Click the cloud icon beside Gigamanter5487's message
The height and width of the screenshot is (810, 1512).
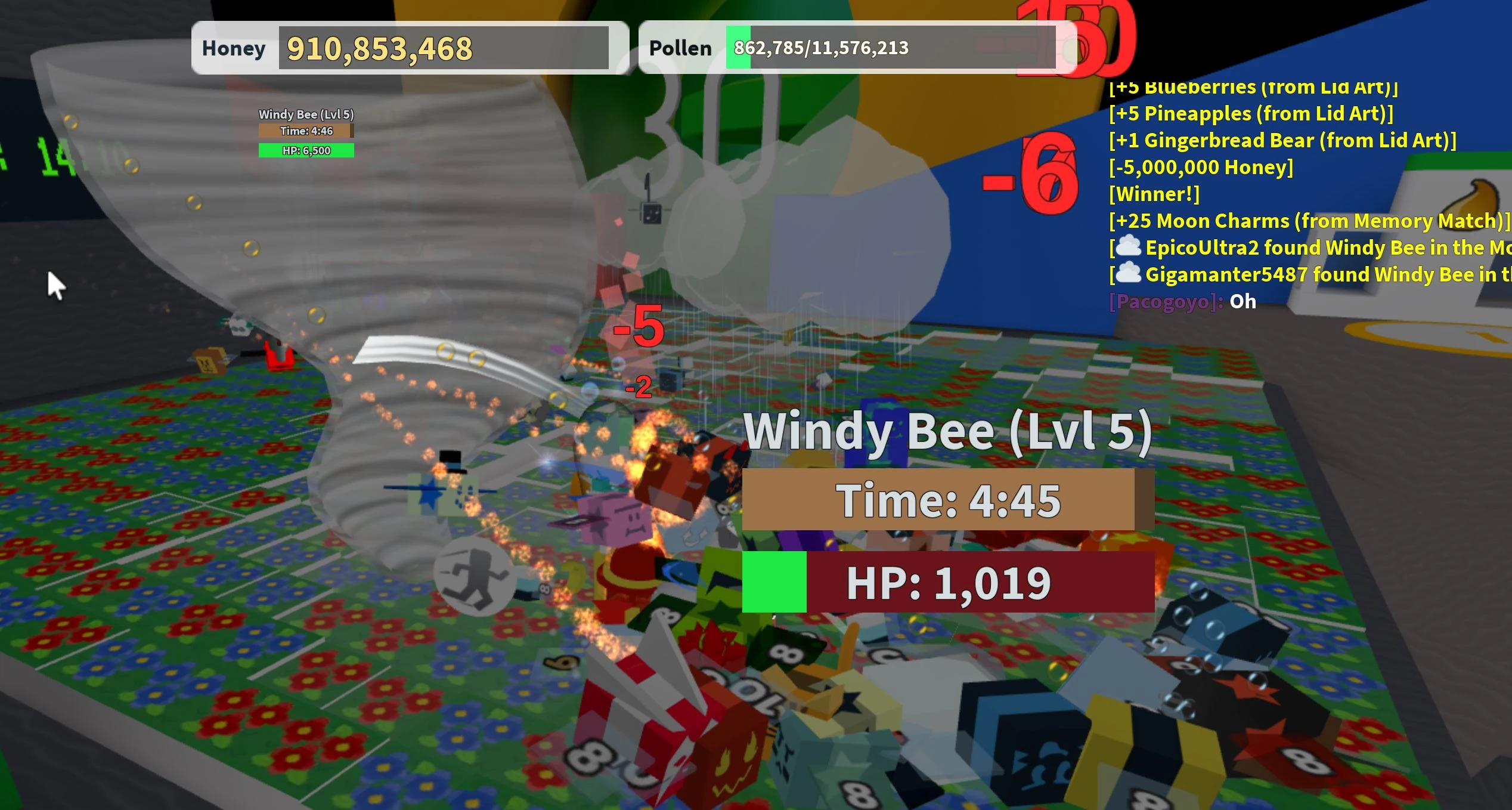[1127, 274]
